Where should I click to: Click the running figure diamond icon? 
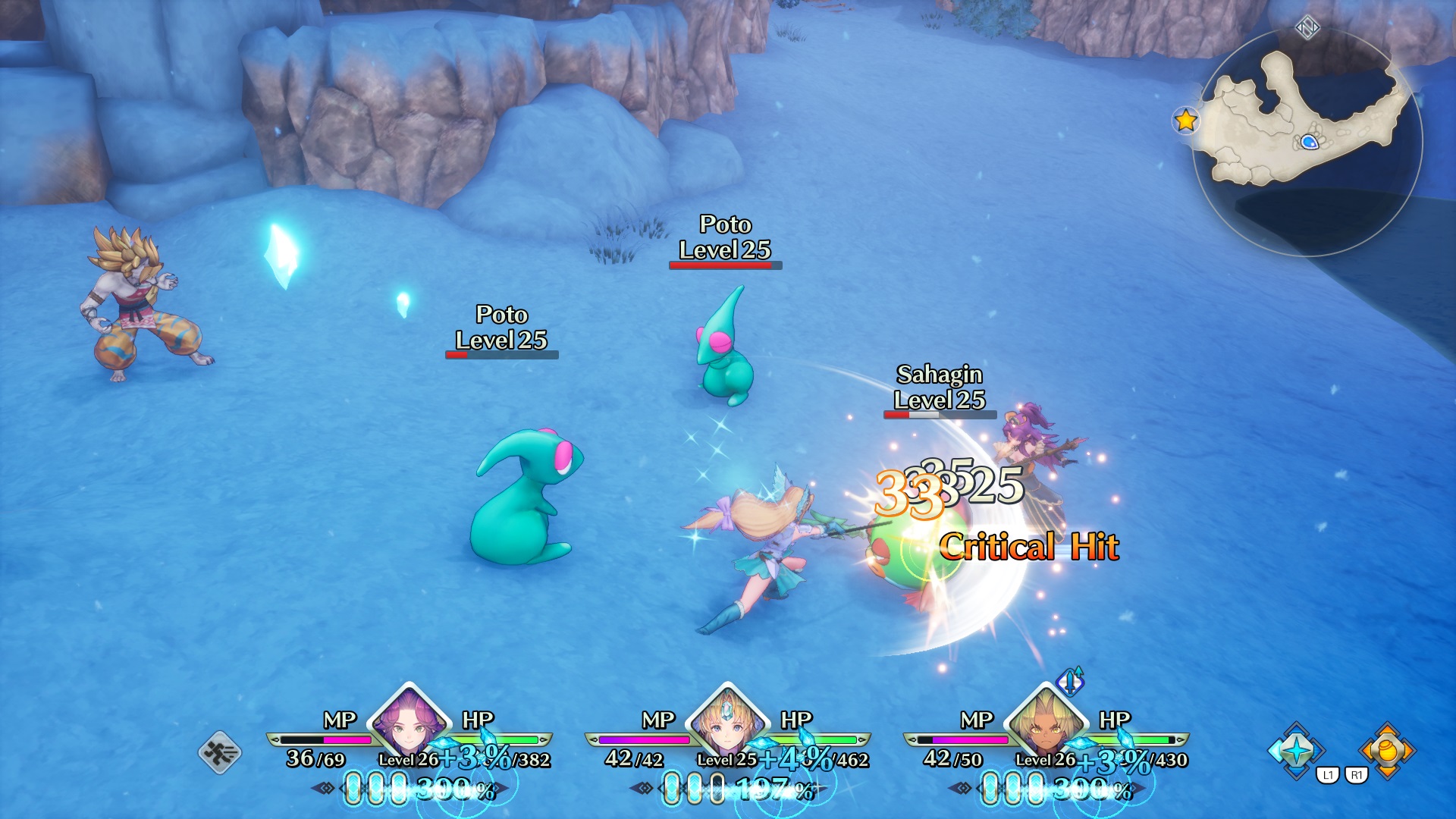(220, 752)
